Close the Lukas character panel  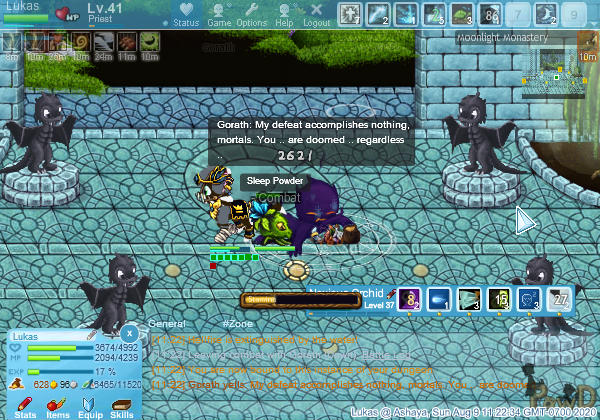click(130, 333)
